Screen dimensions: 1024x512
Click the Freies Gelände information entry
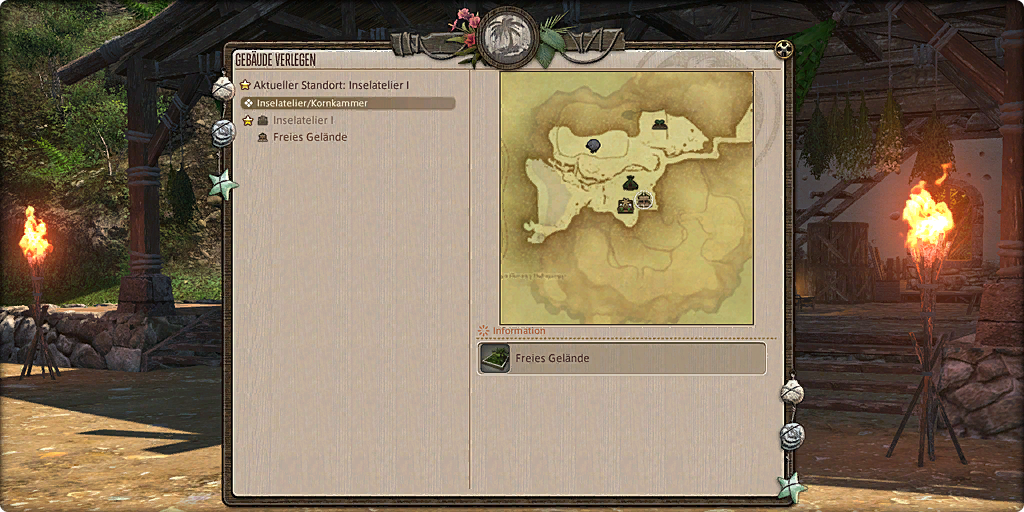pyautogui.click(x=621, y=358)
